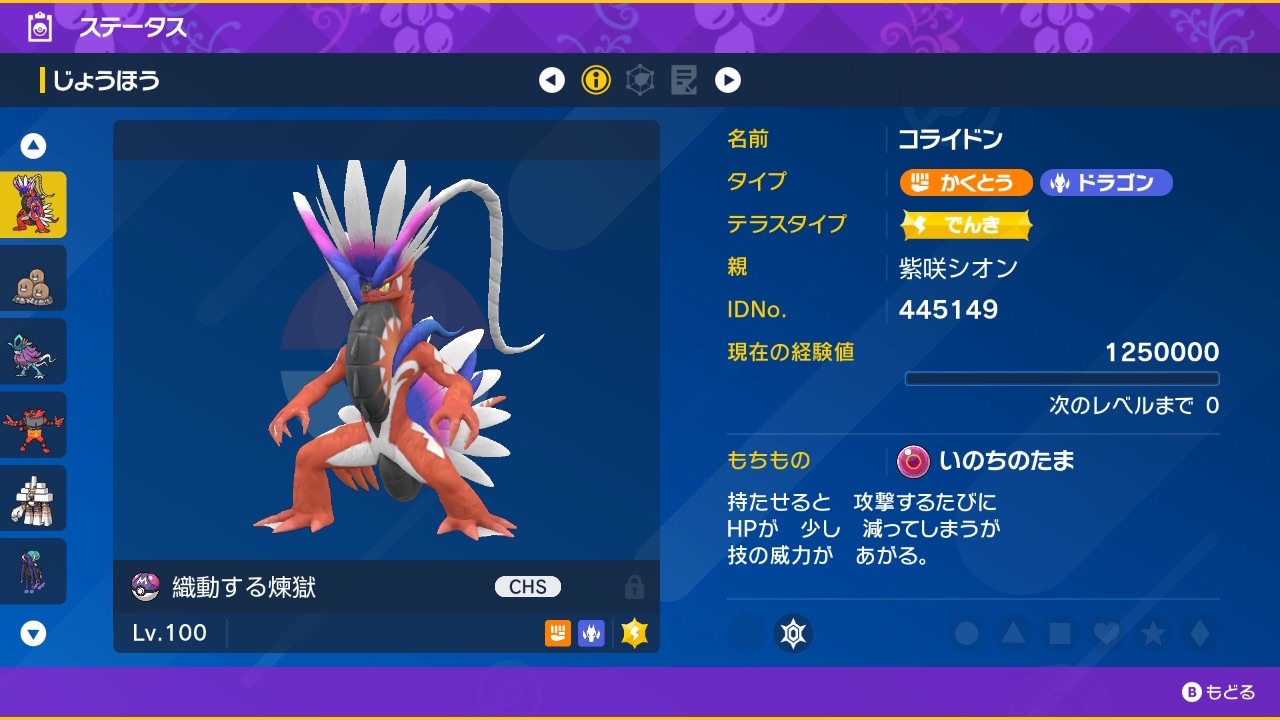The width and height of the screenshot is (1280, 720).
Task: Open the moves memo page icon
Action: tap(684, 79)
